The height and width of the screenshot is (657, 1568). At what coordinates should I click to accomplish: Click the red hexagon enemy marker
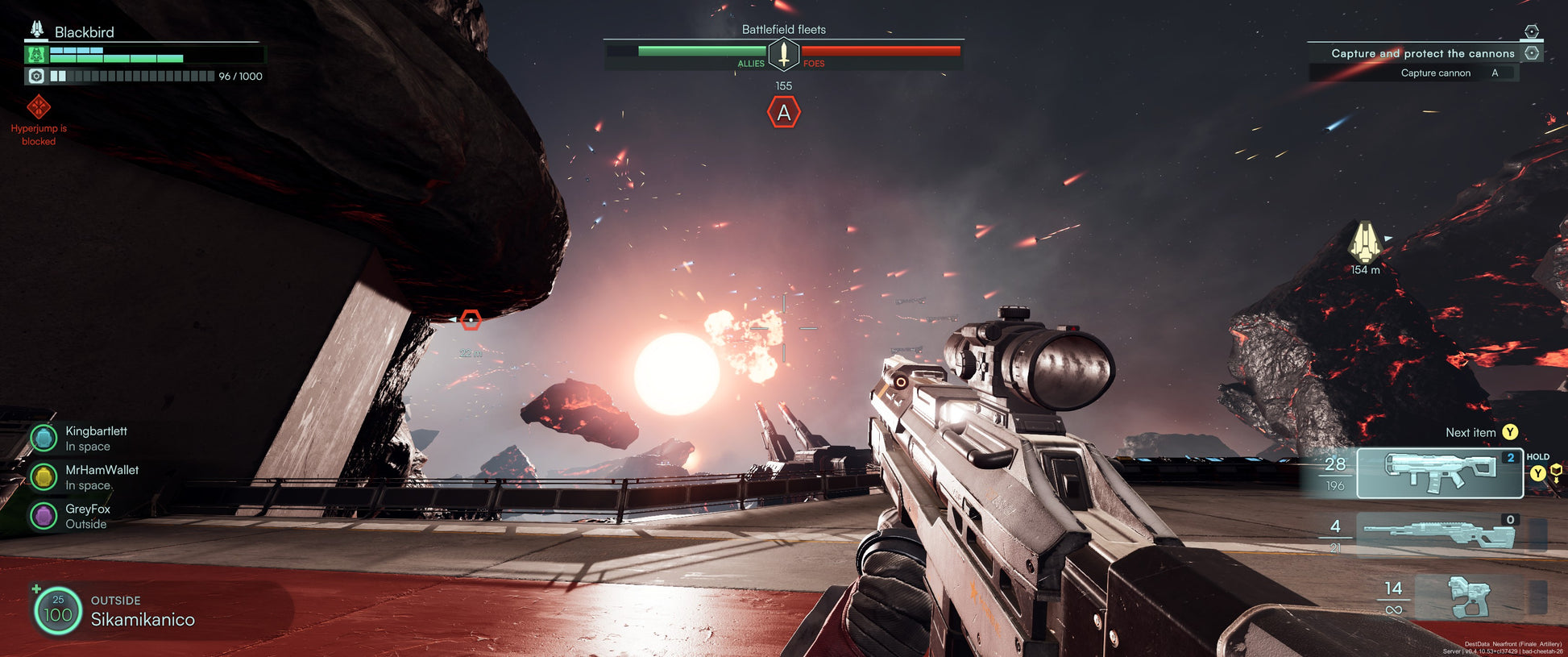coord(471,320)
